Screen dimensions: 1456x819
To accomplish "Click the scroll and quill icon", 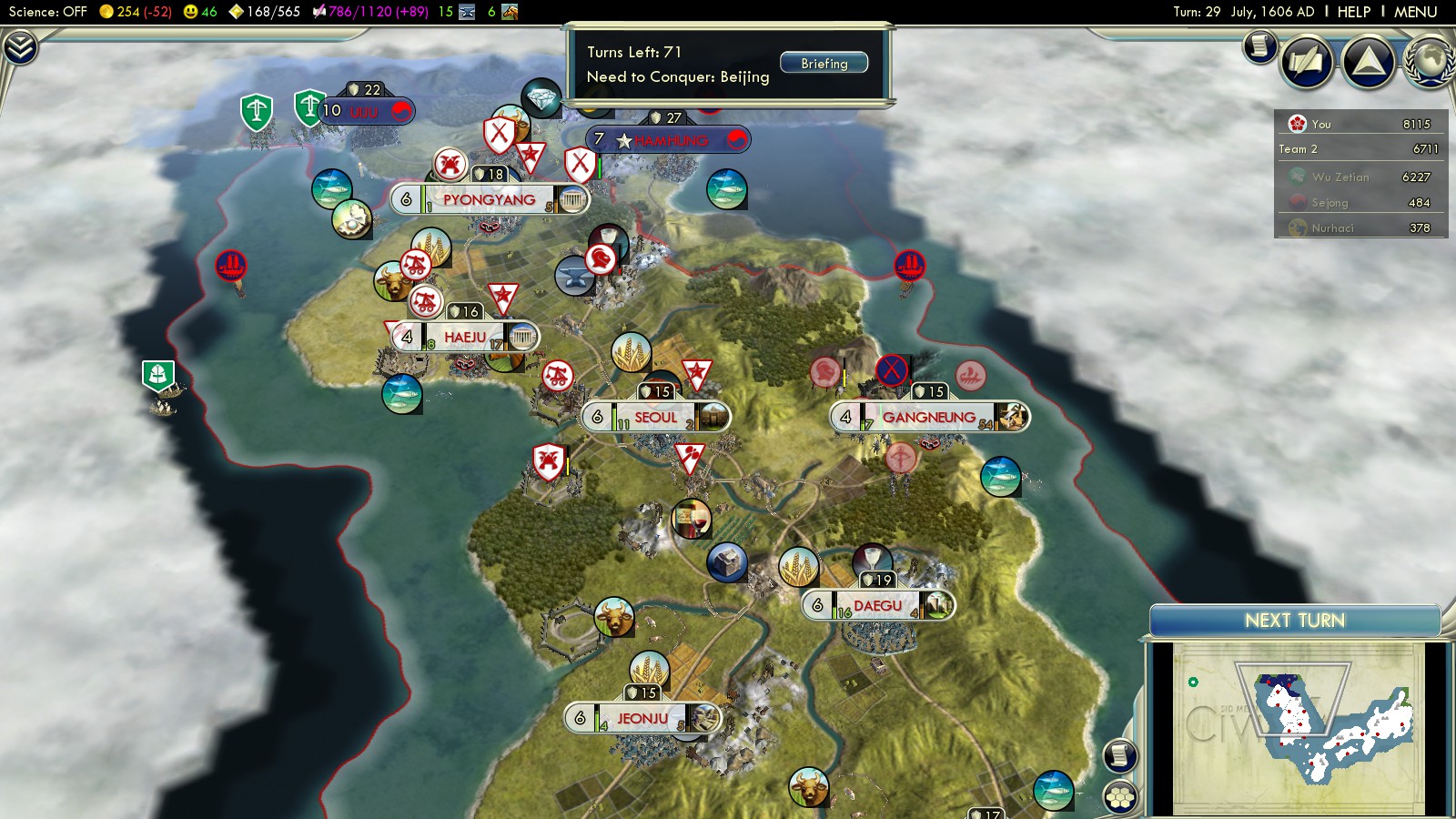I will (x=1307, y=62).
